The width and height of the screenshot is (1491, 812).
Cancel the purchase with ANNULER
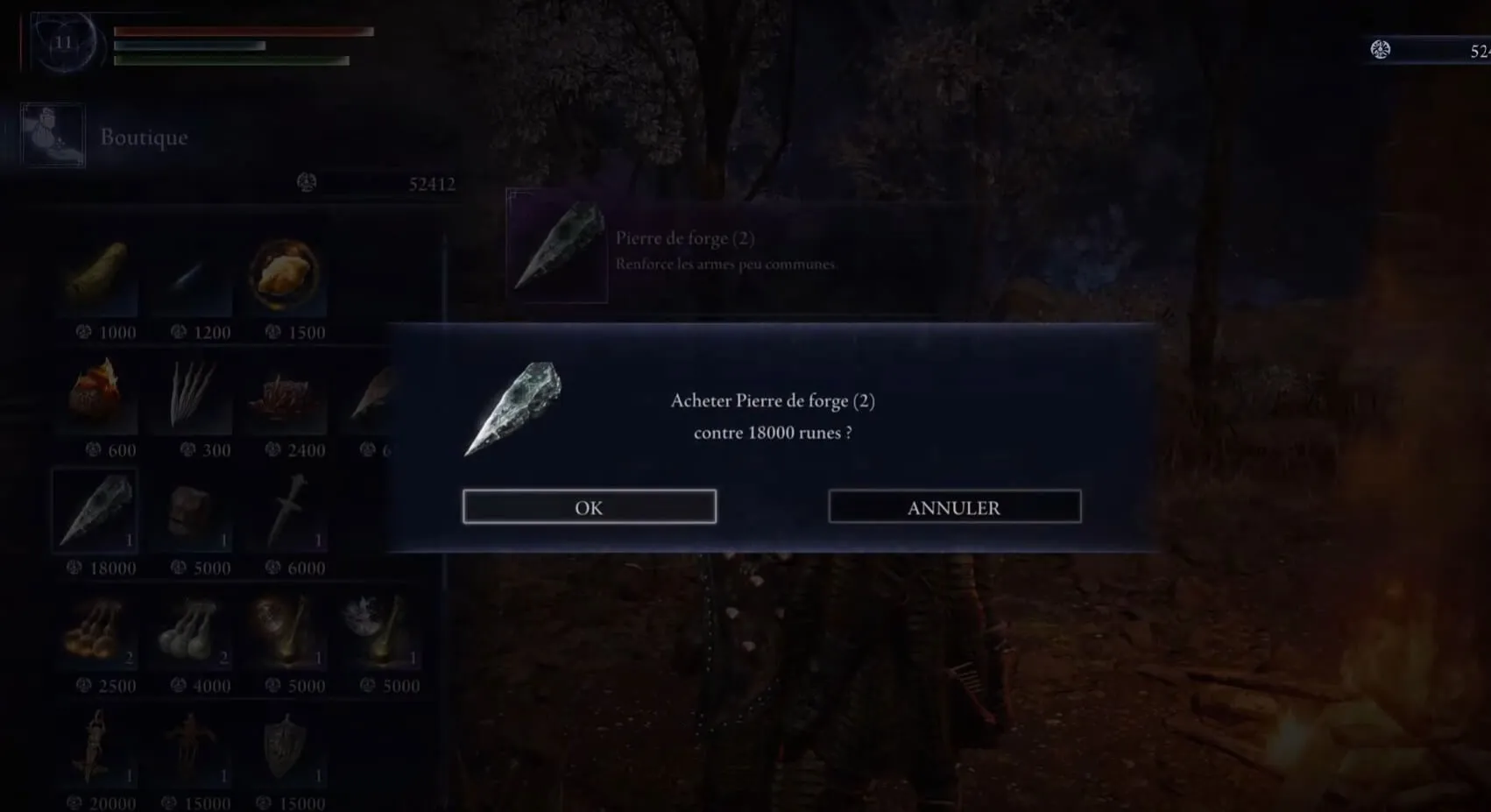click(954, 507)
